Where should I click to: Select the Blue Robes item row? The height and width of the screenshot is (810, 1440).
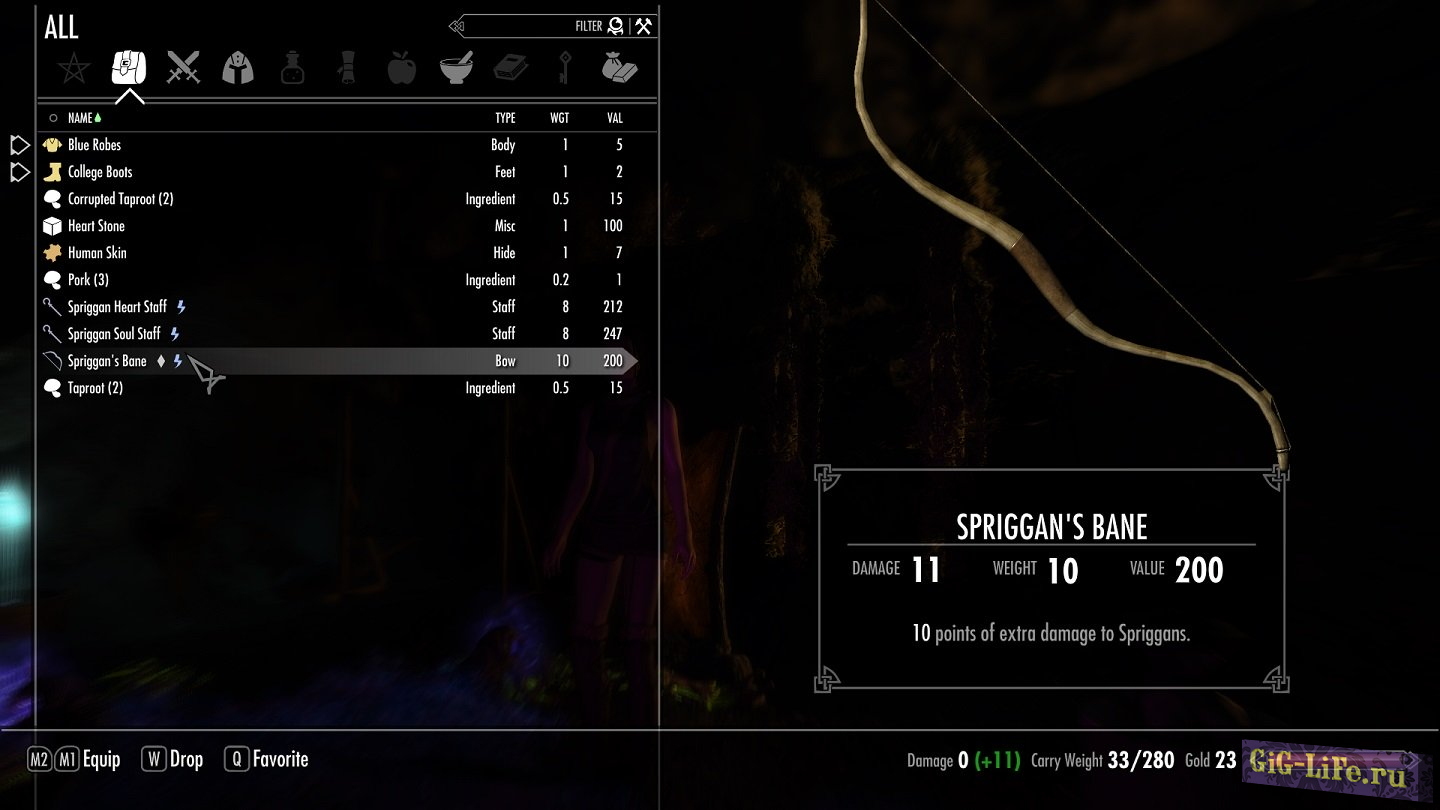[x=95, y=145]
